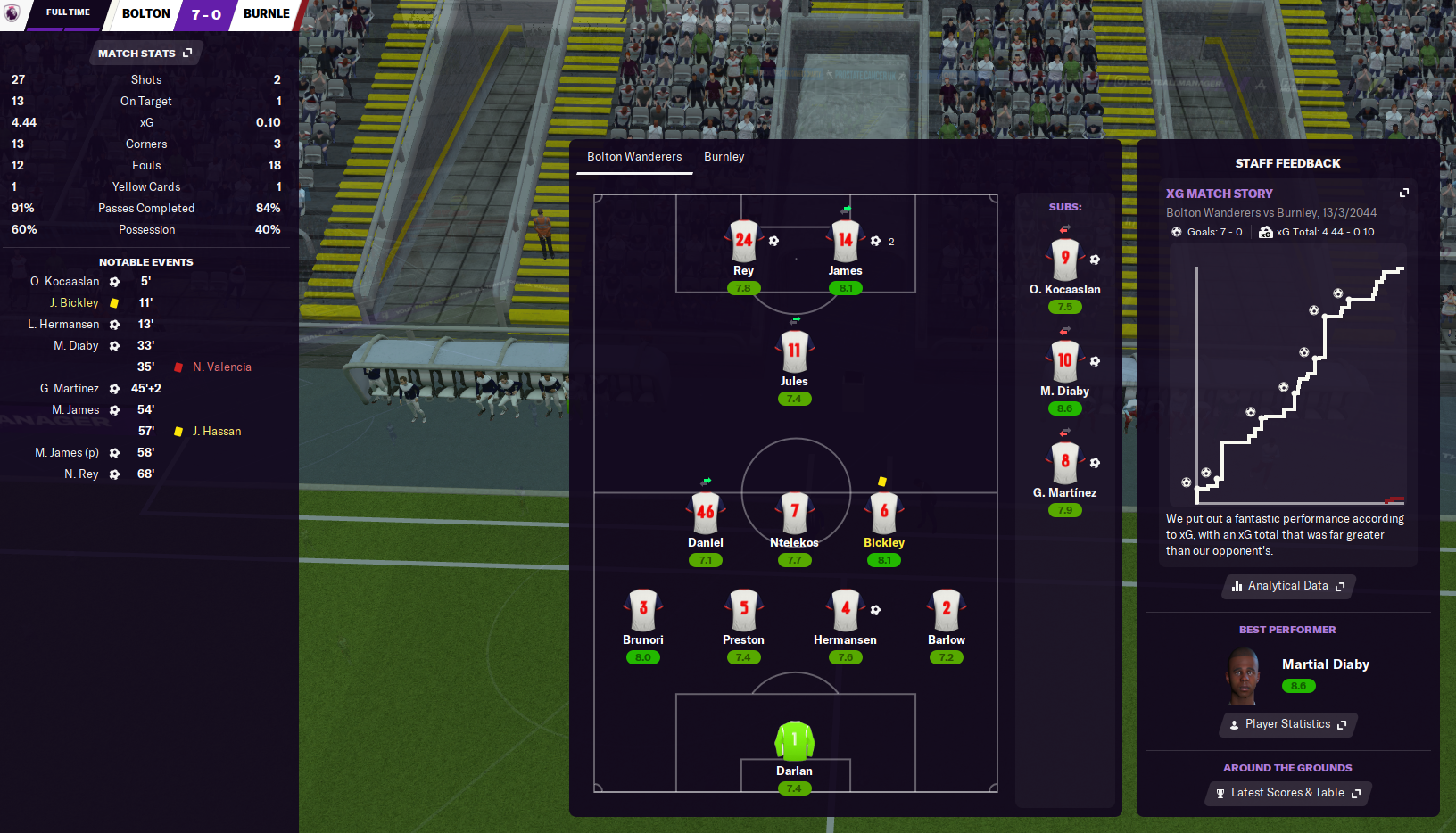Image resolution: width=1456 pixels, height=833 pixels.
Task: Select striker Rey's number 24 shirt
Action: (743, 241)
